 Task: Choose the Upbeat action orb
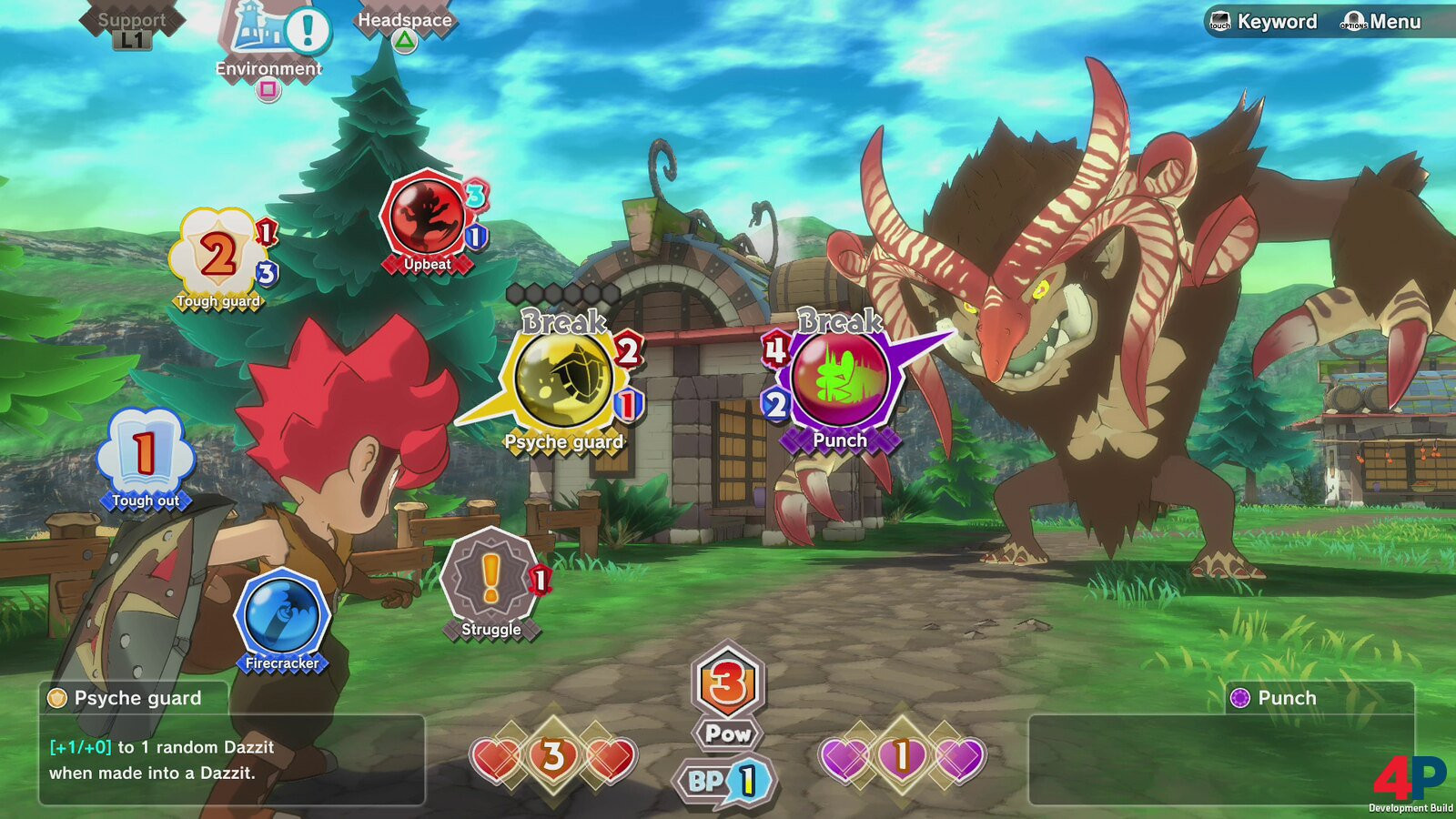pos(426,217)
